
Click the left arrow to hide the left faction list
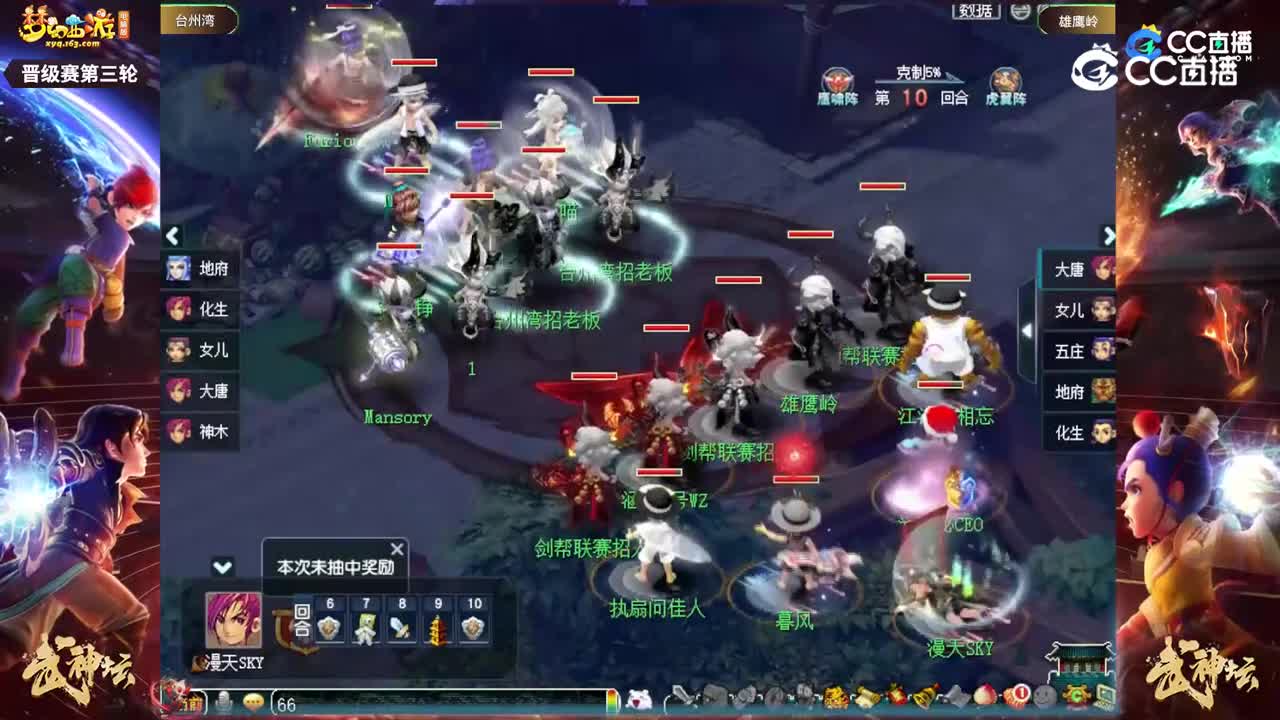pos(172,235)
